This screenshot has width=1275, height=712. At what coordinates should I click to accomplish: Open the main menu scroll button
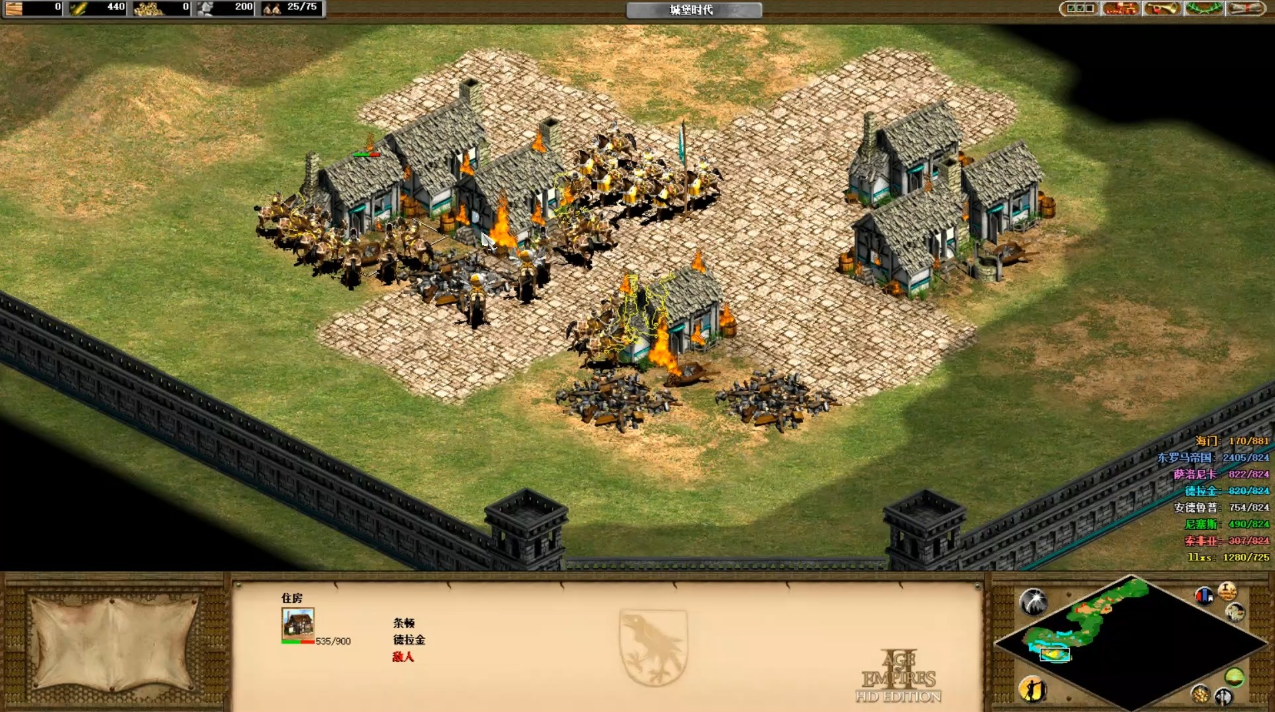pyautogui.click(x=1247, y=9)
